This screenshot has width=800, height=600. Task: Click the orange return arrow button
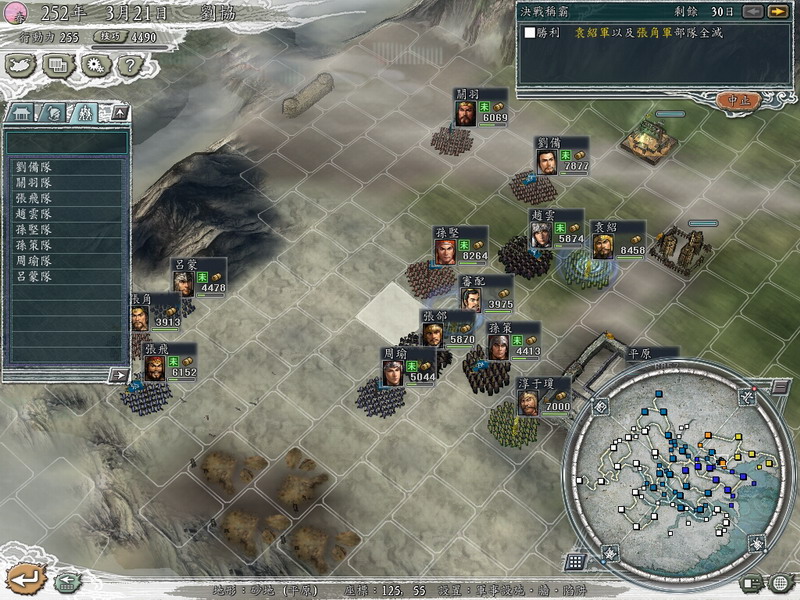click(x=24, y=578)
